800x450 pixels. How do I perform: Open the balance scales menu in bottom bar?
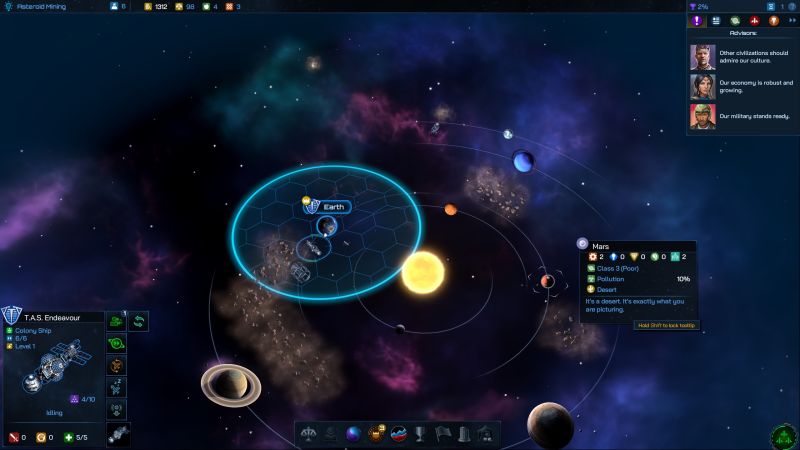coord(310,434)
